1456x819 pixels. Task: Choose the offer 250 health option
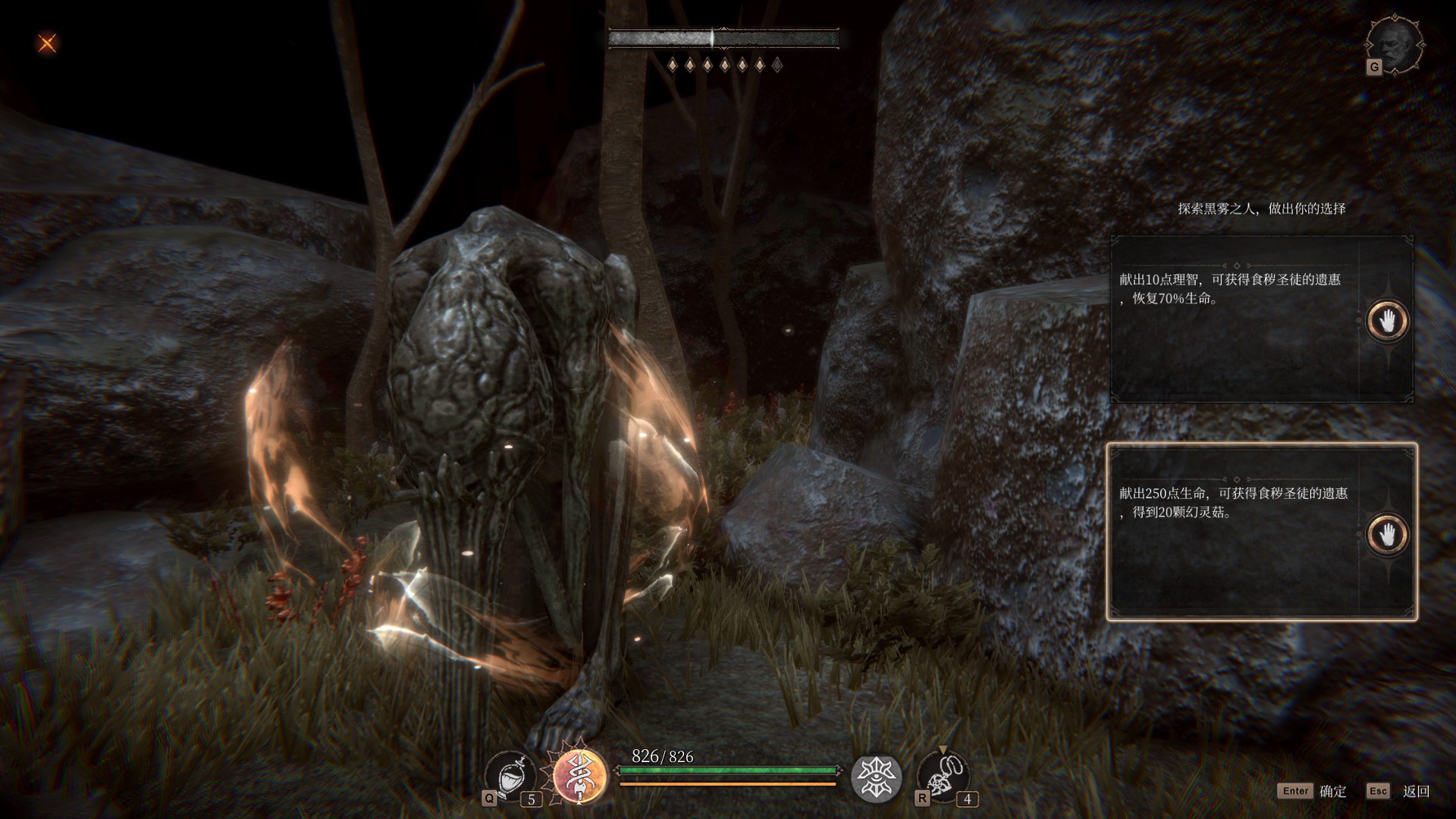click(x=1236, y=532)
